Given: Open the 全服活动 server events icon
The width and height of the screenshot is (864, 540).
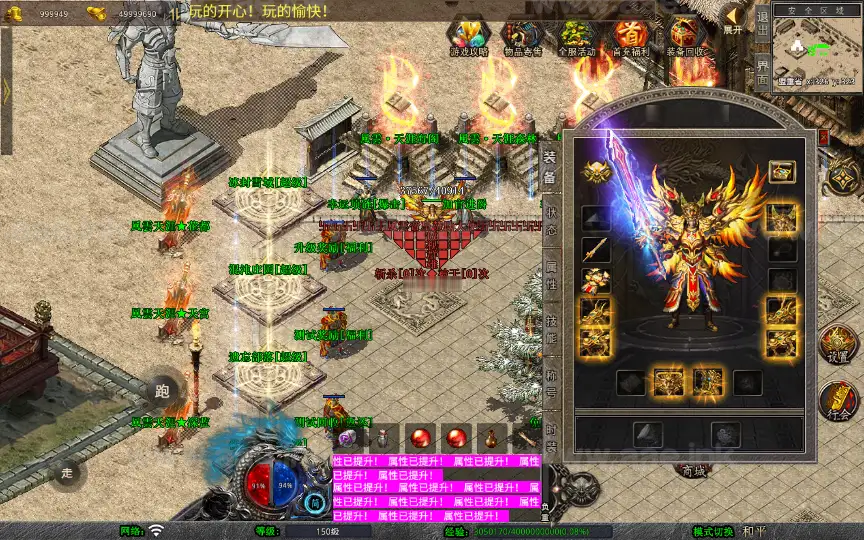Looking at the screenshot, I should click(x=577, y=37).
